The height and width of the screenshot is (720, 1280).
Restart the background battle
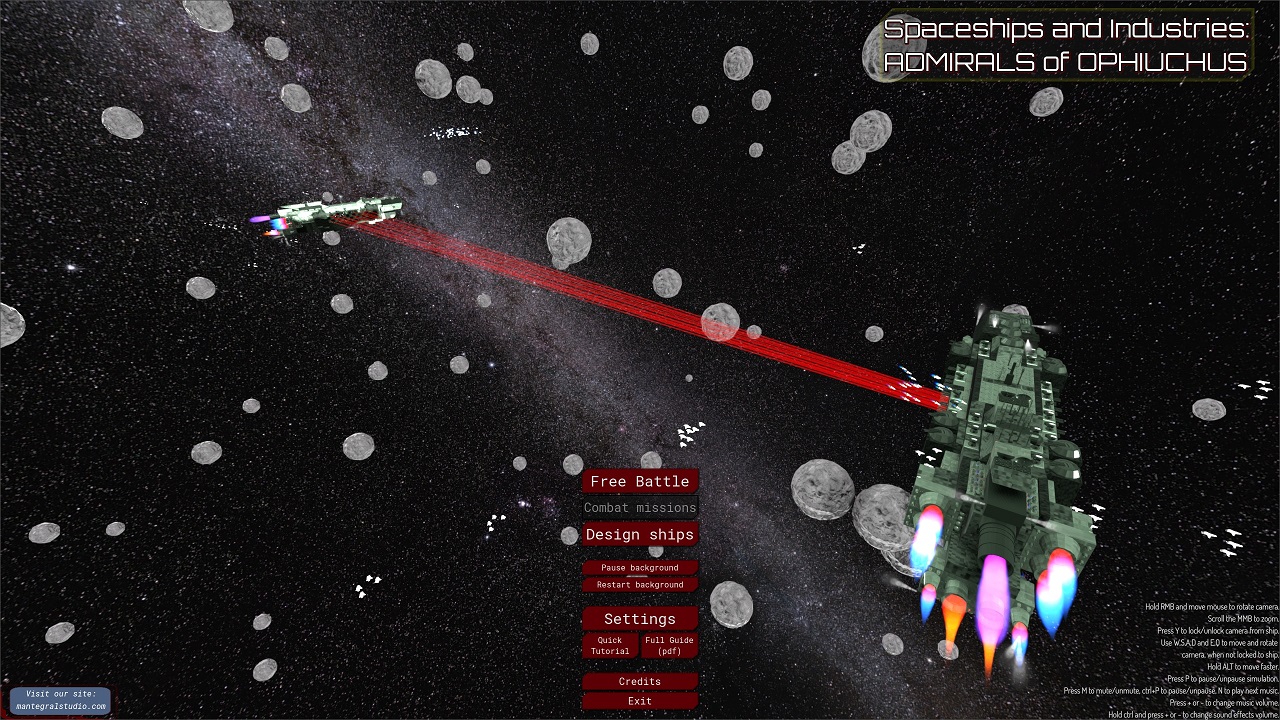[640, 585]
